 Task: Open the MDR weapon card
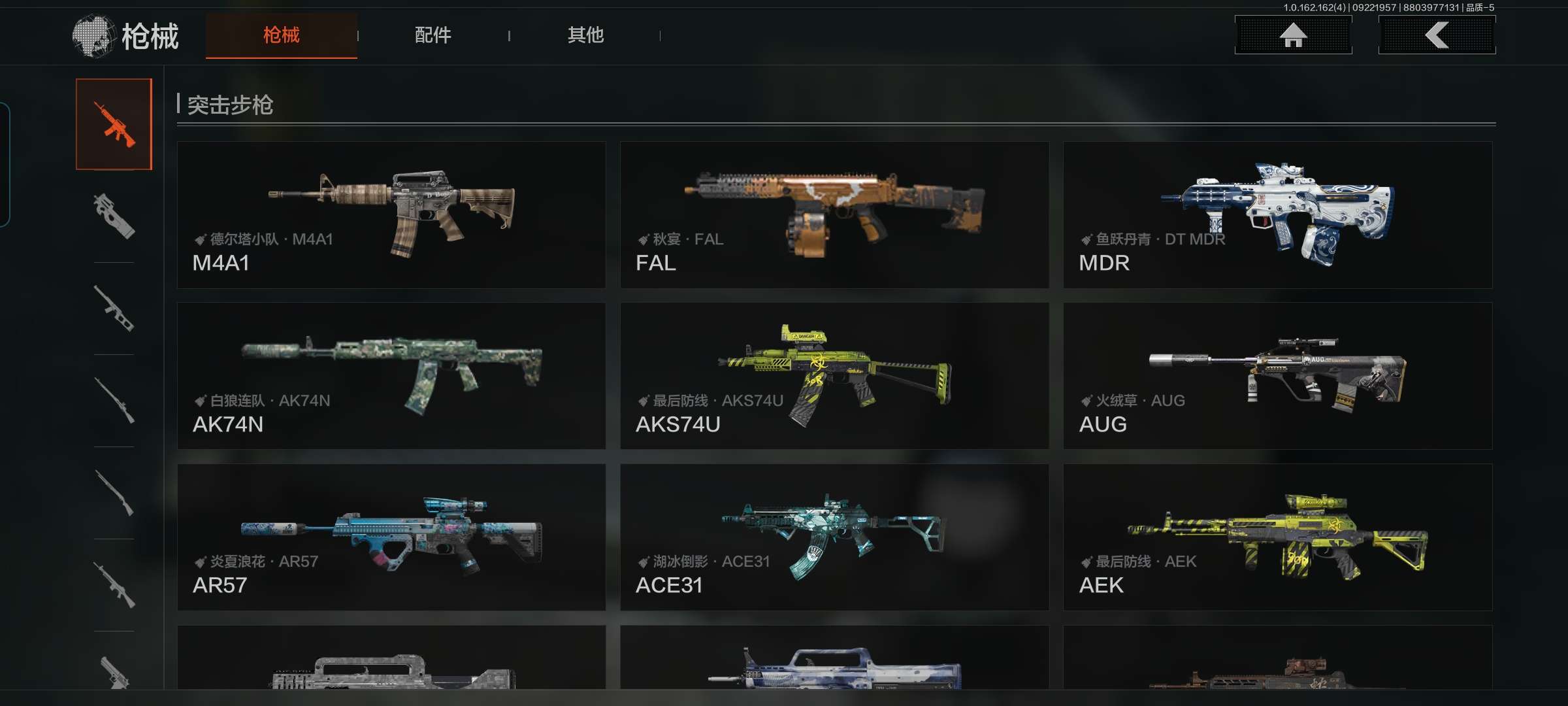click(x=1277, y=215)
